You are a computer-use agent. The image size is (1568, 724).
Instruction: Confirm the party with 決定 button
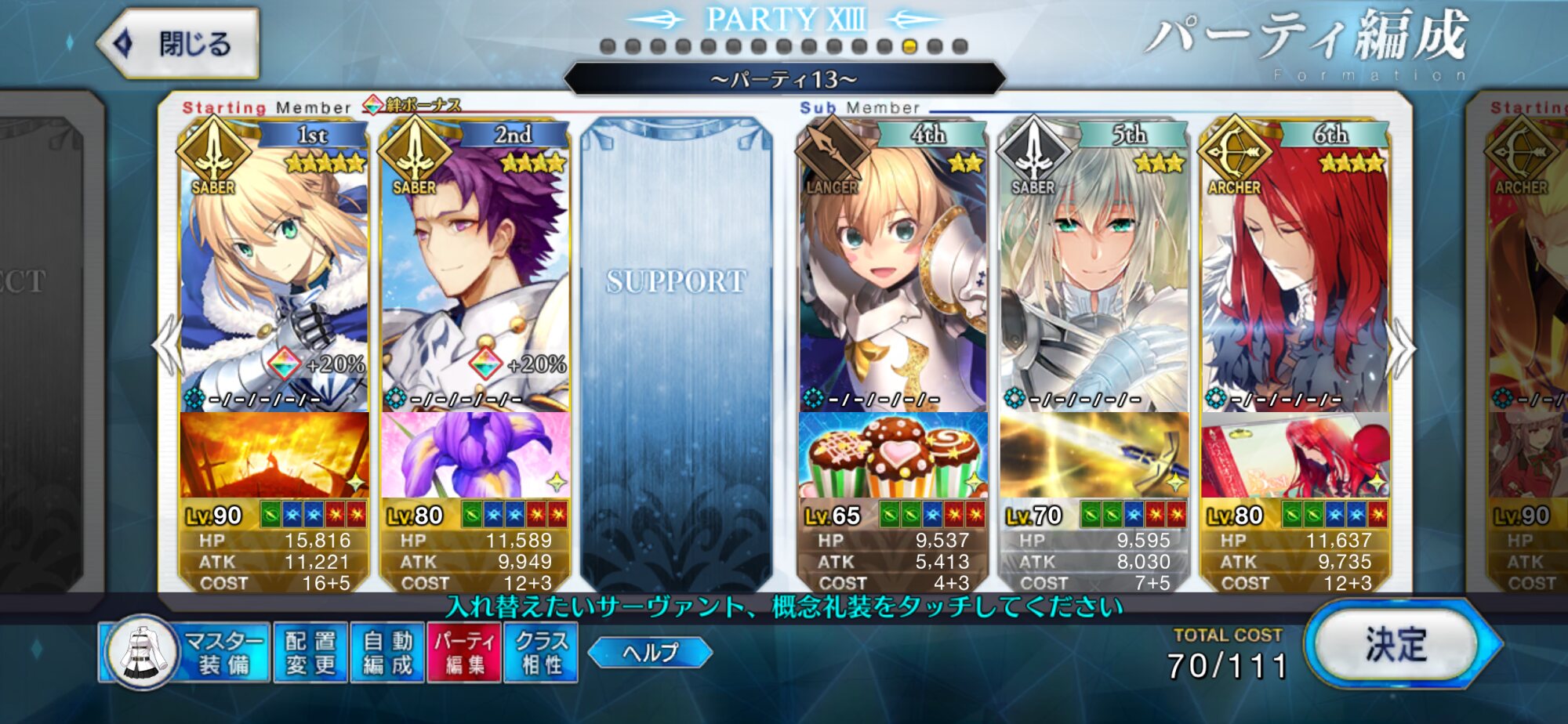(1397, 646)
